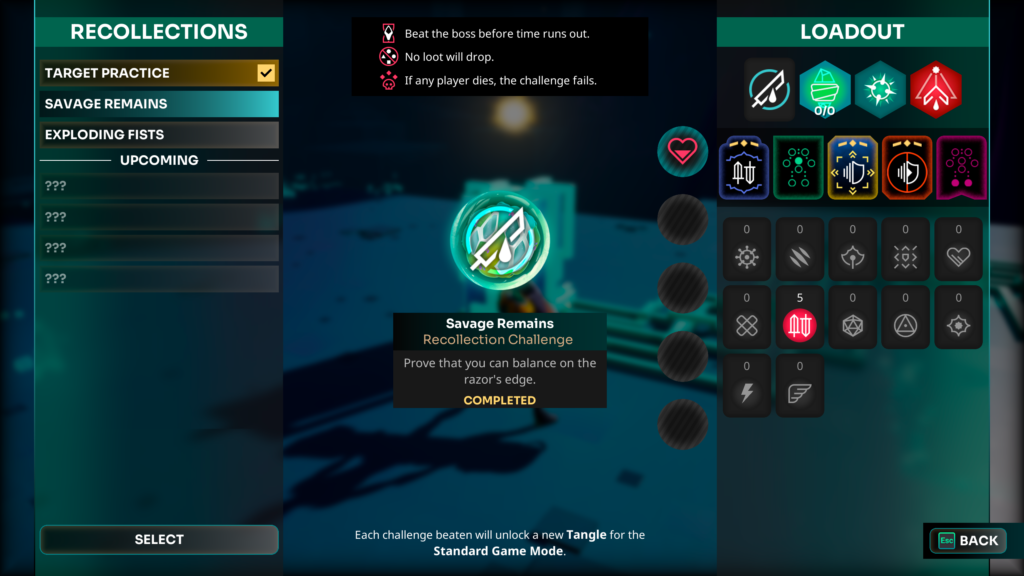Pick the crossed bandage stat slot
This screenshot has height=576, width=1024.
[747, 324]
